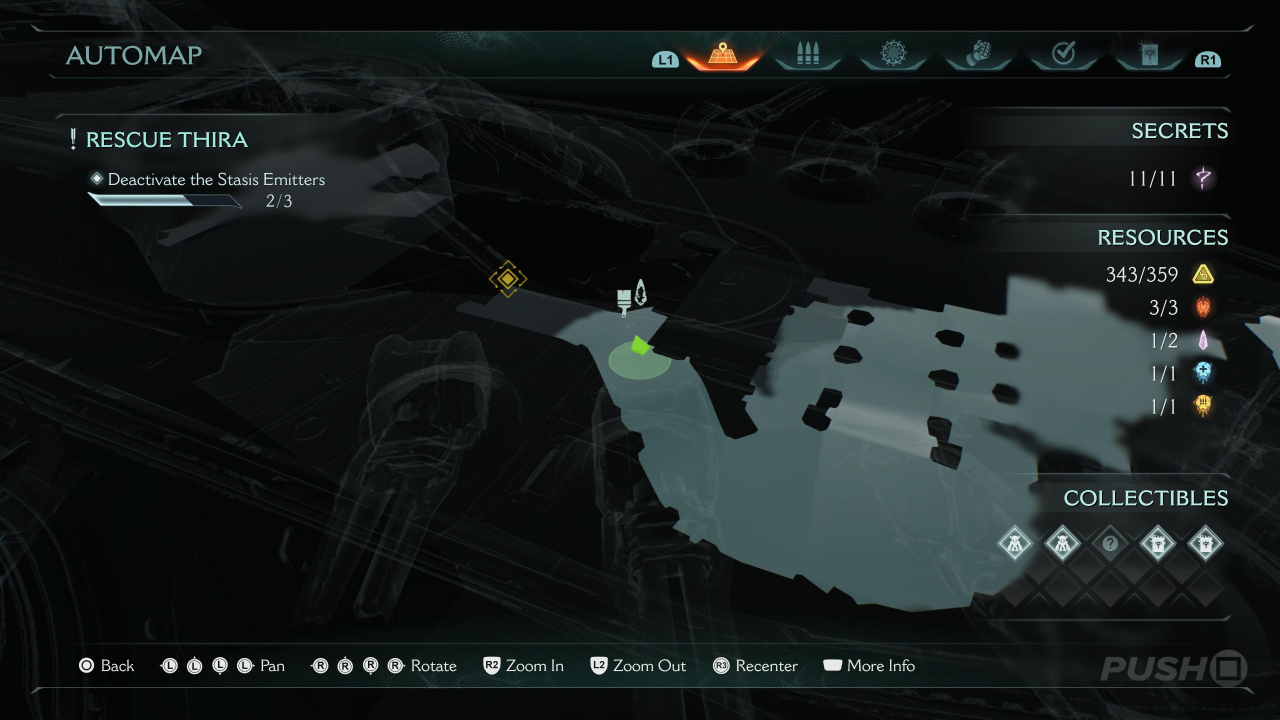The width and height of the screenshot is (1280, 720).
Task: Select the first demon toy collectible
Action: [x=1015, y=544]
